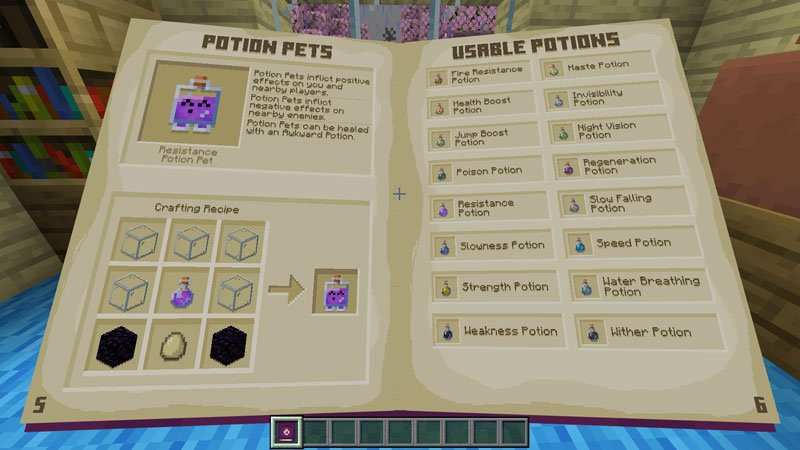Viewport: 800px width, 450px height.
Task: Choose the Strength Potion entry
Action: coord(492,287)
